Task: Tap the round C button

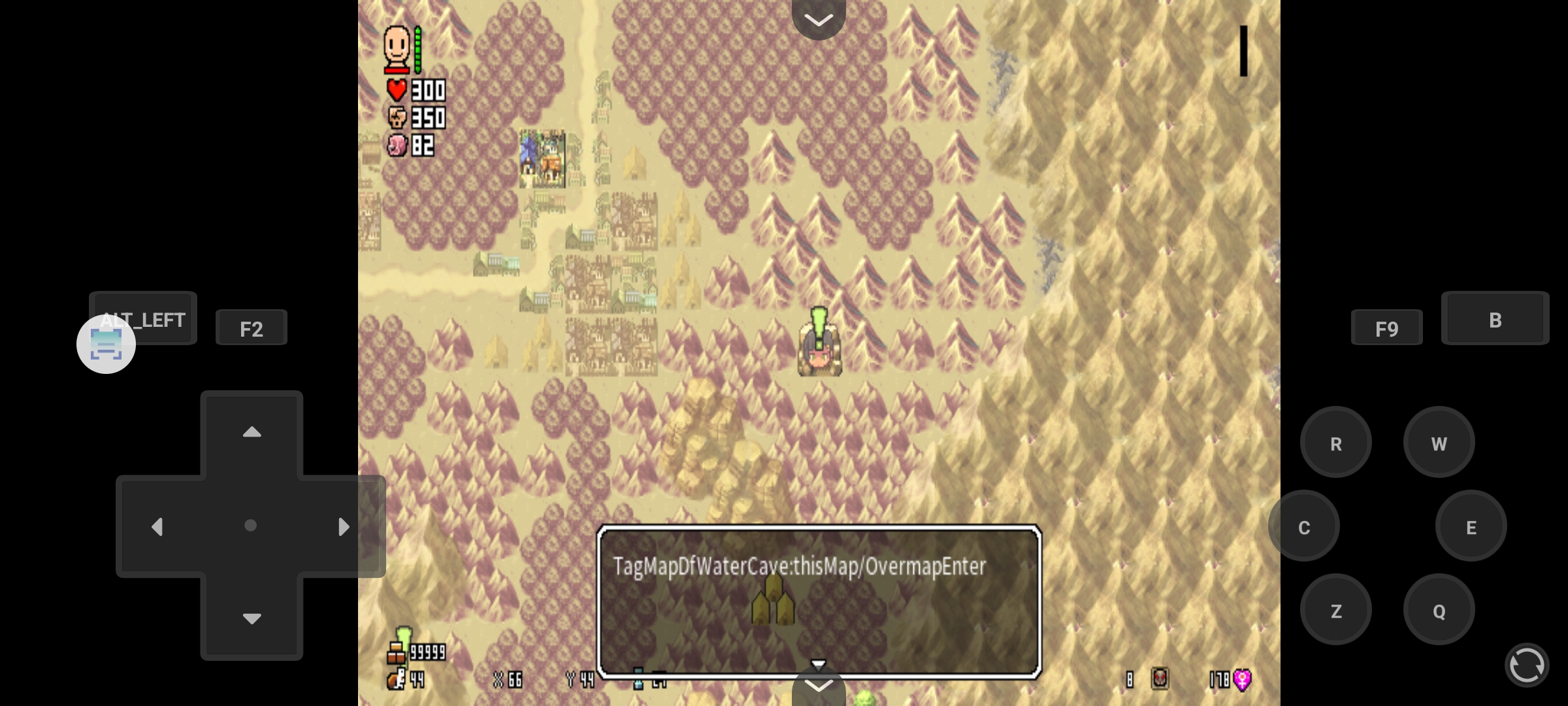Action: click(x=1303, y=527)
